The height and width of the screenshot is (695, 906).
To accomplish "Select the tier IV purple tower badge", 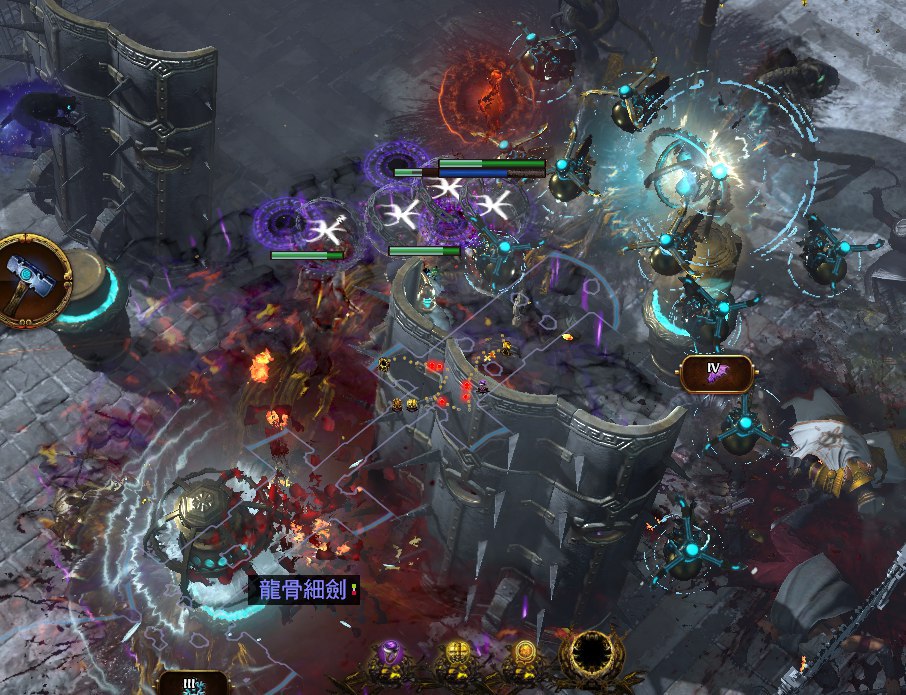I will 715,373.
